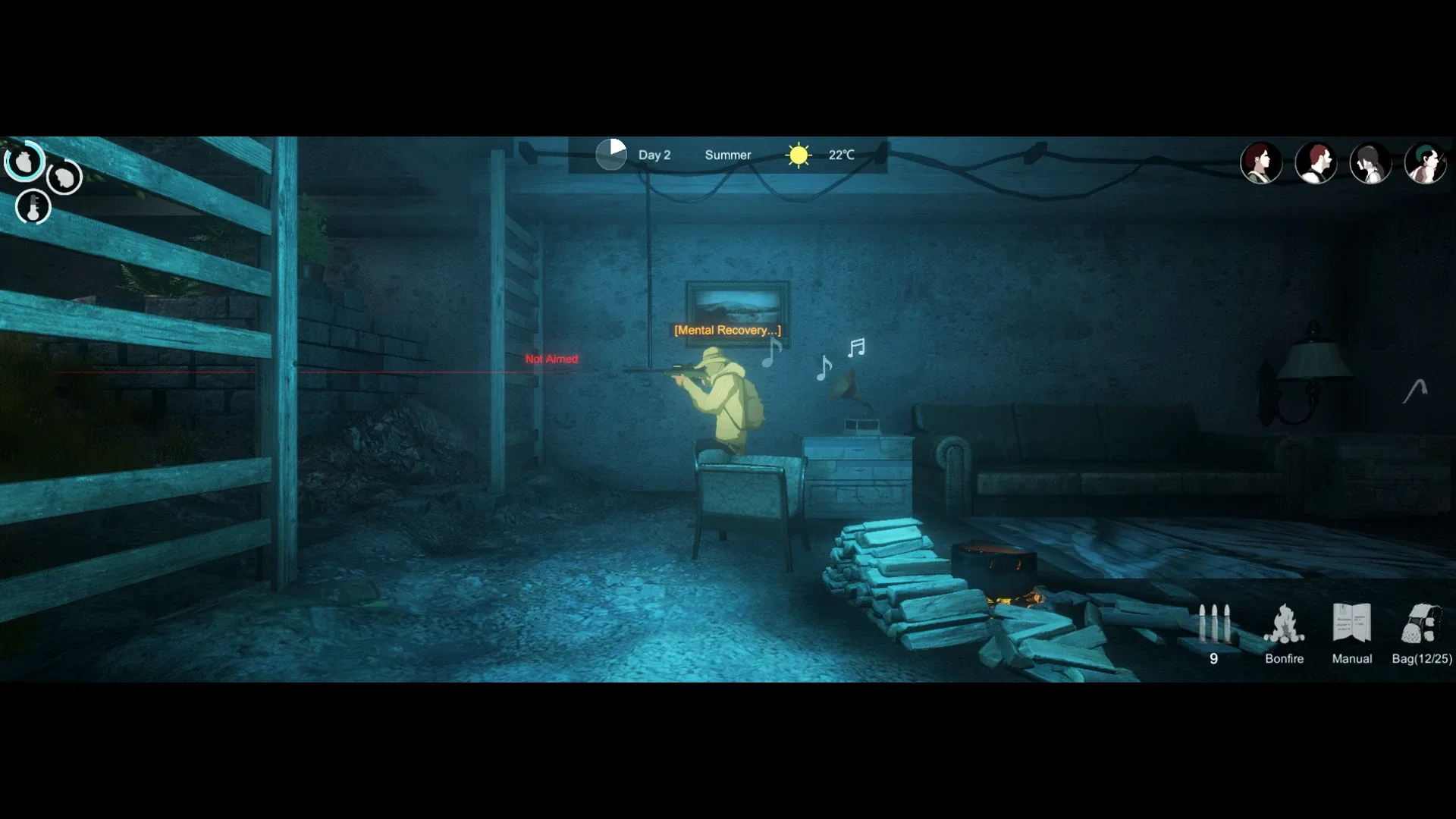
Task: Click the day-cycle clock icon
Action: [611, 154]
